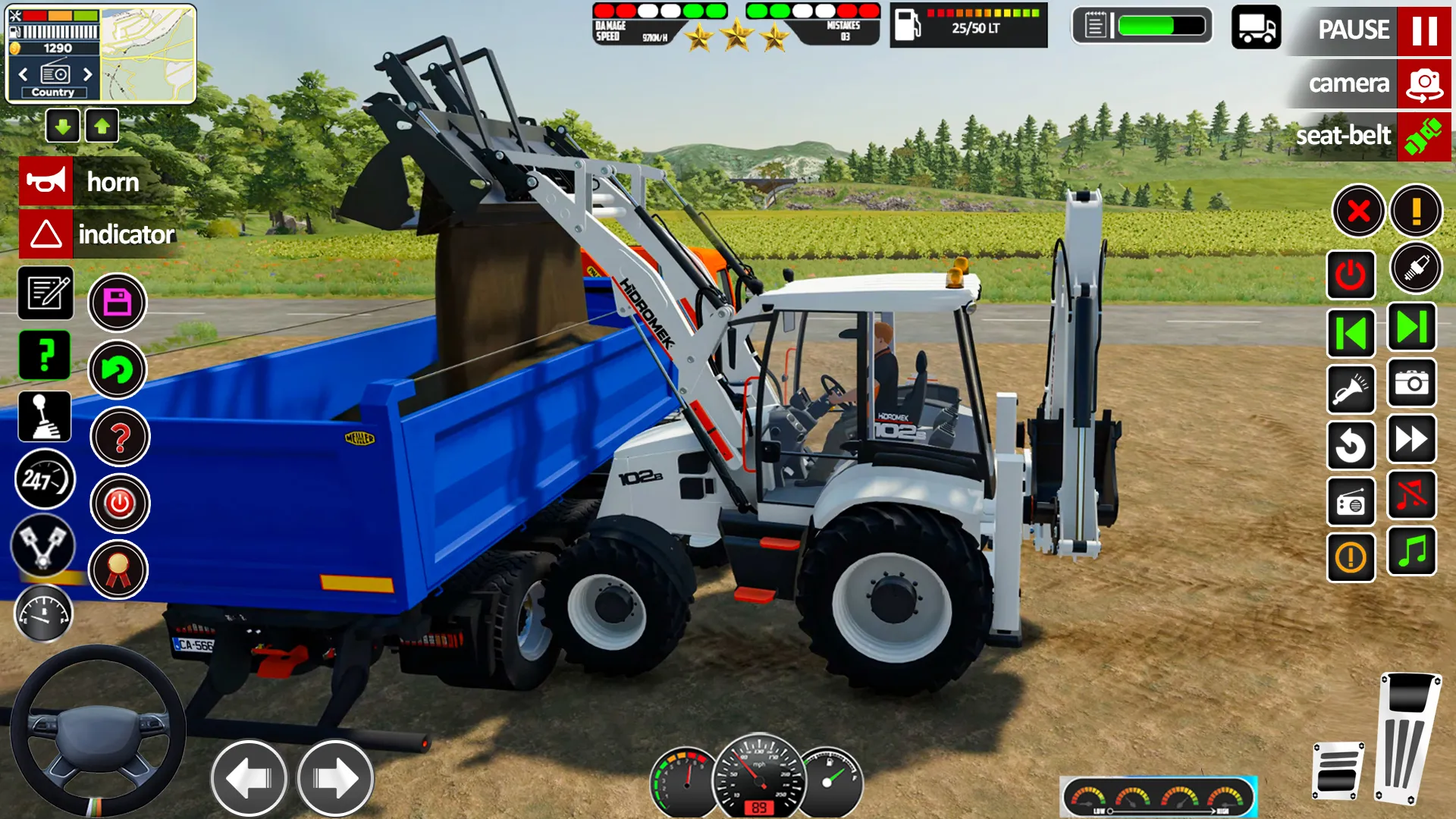Click the pink save floppy disk icon
The width and height of the screenshot is (1456, 819).
pyautogui.click(x=118, y=302)
